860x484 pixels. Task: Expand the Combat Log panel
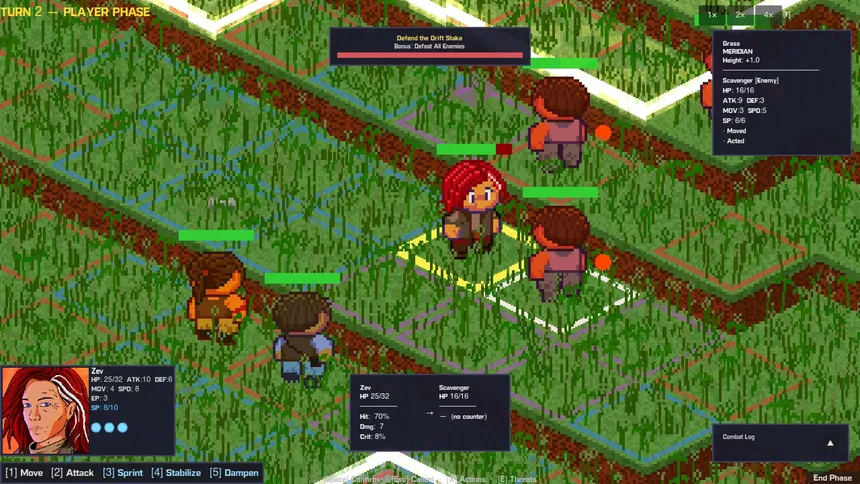(829, 442)
